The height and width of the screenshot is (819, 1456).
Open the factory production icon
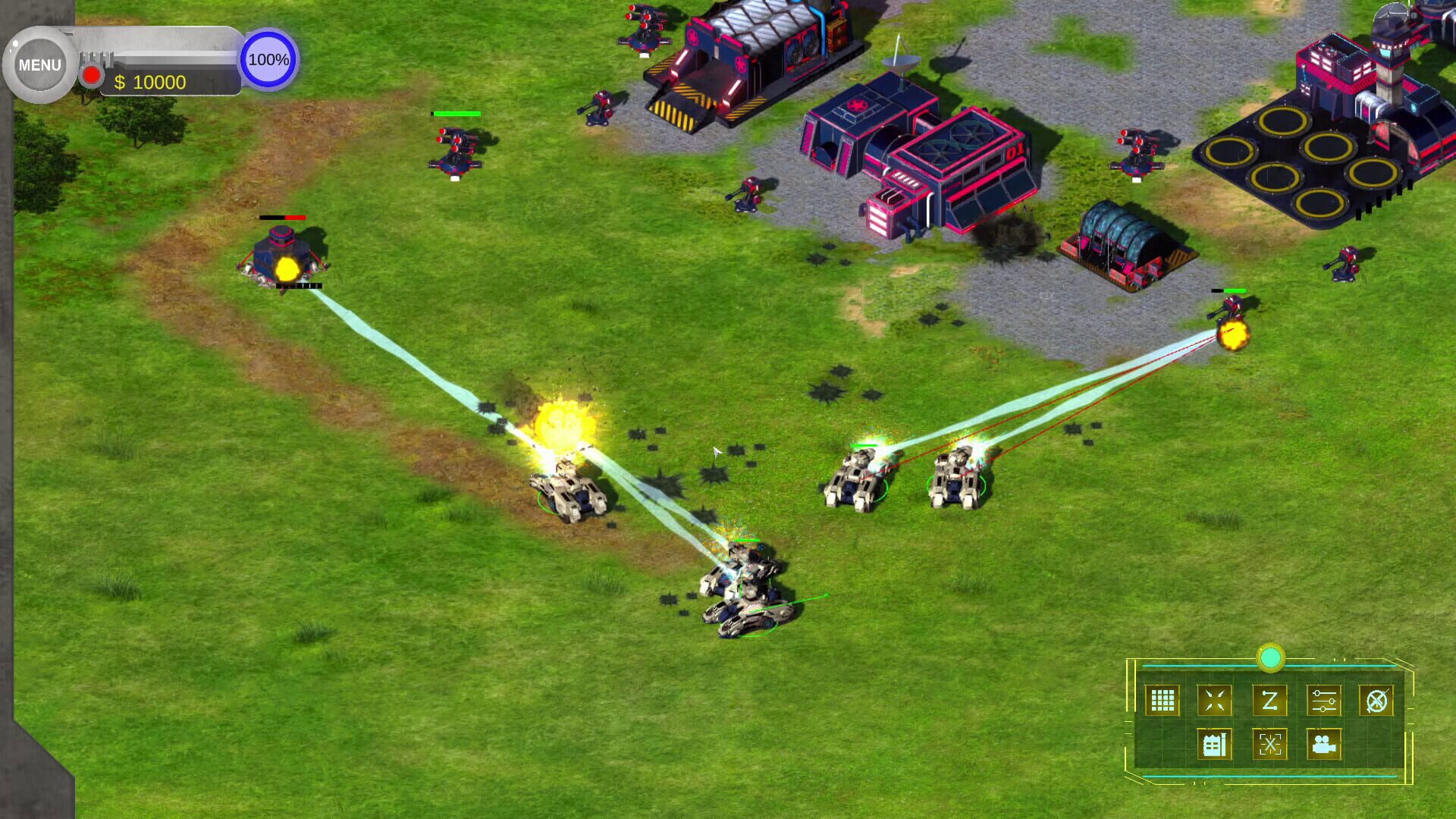click(x=1213, y=745)
